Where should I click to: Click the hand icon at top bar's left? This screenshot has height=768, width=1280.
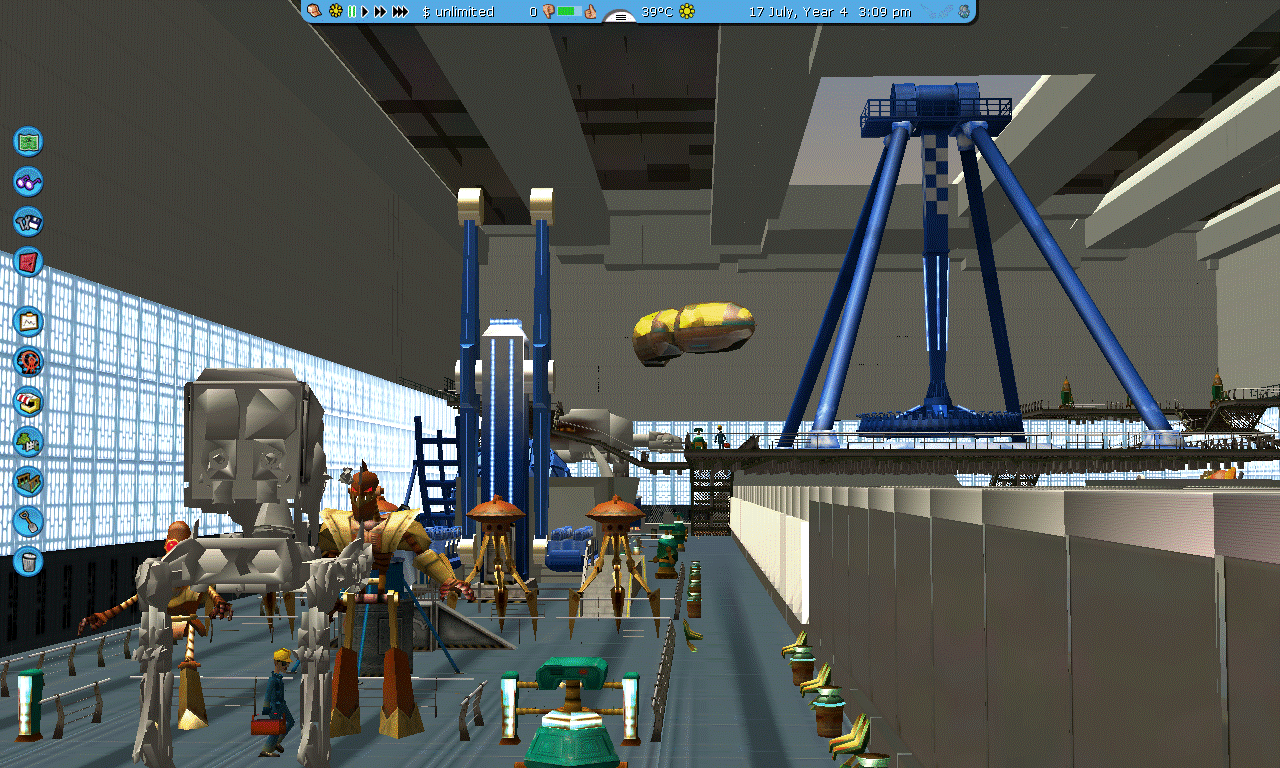[x=315, y=12]
